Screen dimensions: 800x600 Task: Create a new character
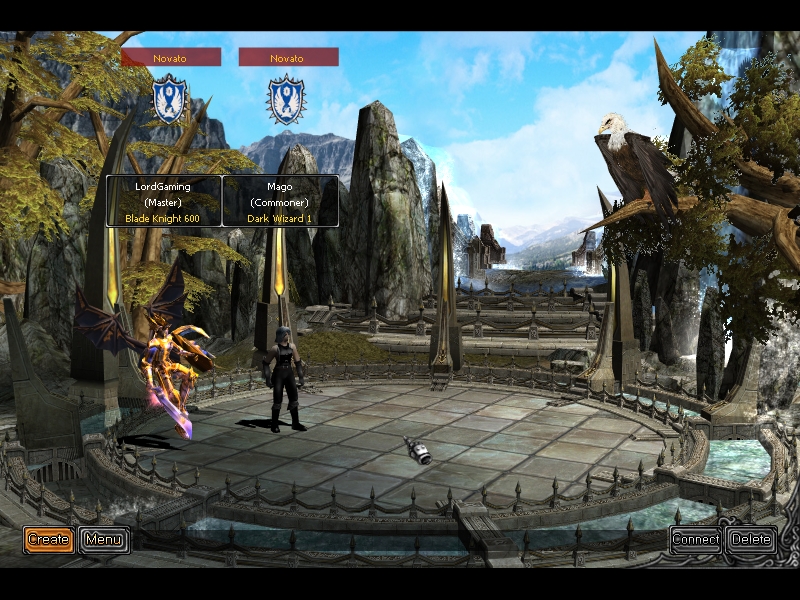pos(48,540)
